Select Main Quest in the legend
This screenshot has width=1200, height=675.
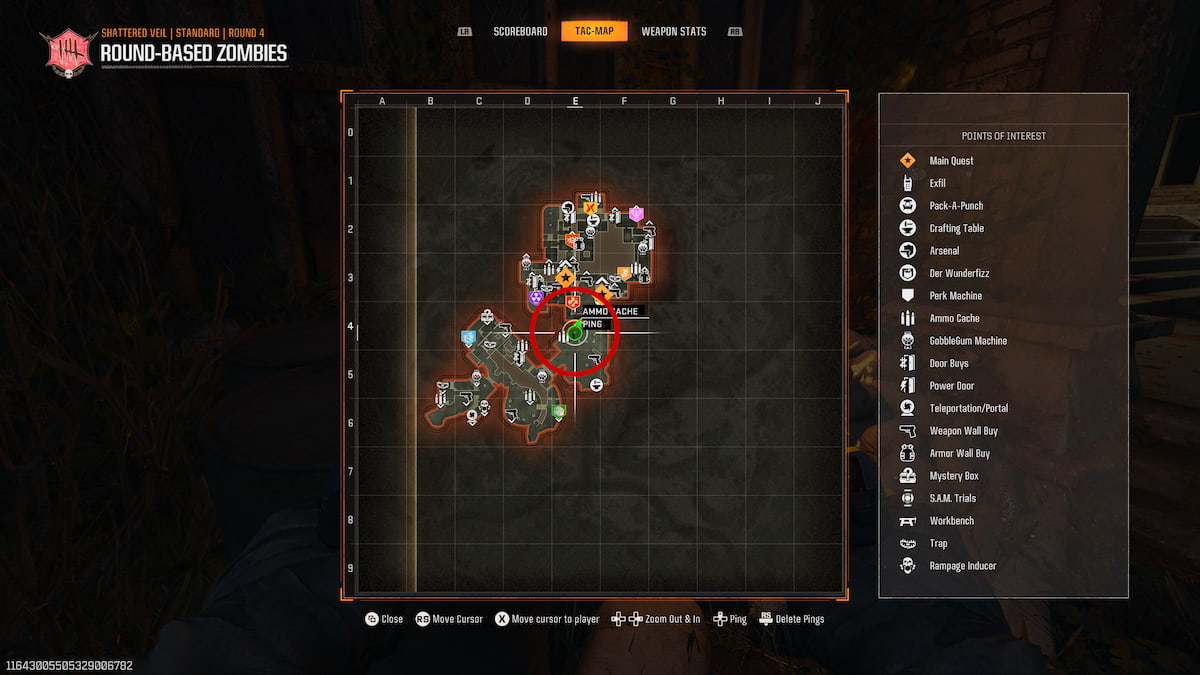click(951, 161)
